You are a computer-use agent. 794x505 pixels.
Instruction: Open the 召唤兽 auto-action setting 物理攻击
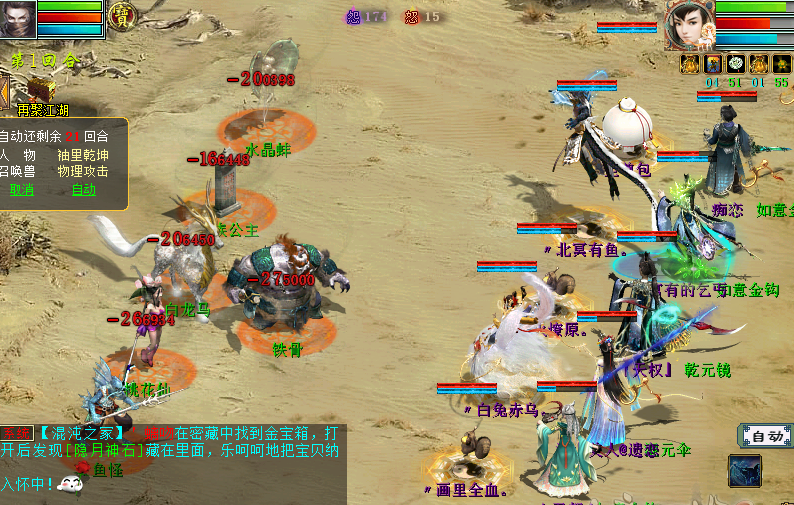coord(83,171)
